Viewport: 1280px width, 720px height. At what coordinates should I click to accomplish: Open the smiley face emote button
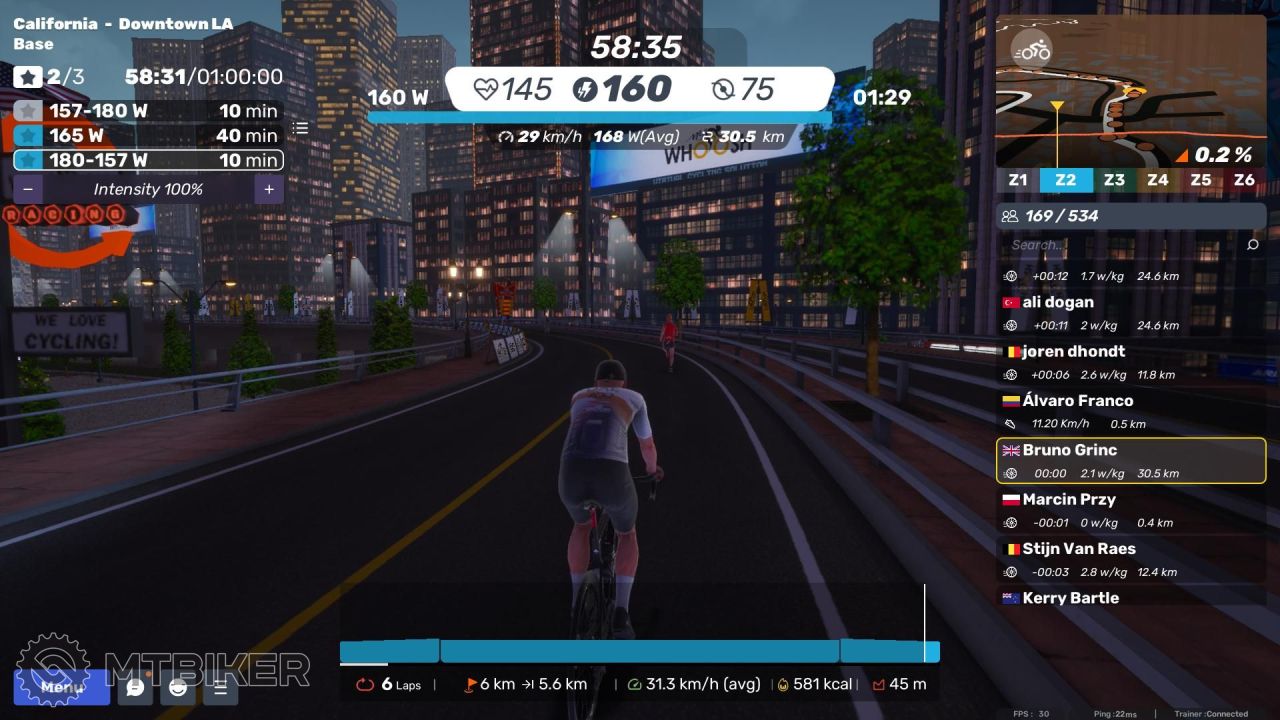point(178,687)
